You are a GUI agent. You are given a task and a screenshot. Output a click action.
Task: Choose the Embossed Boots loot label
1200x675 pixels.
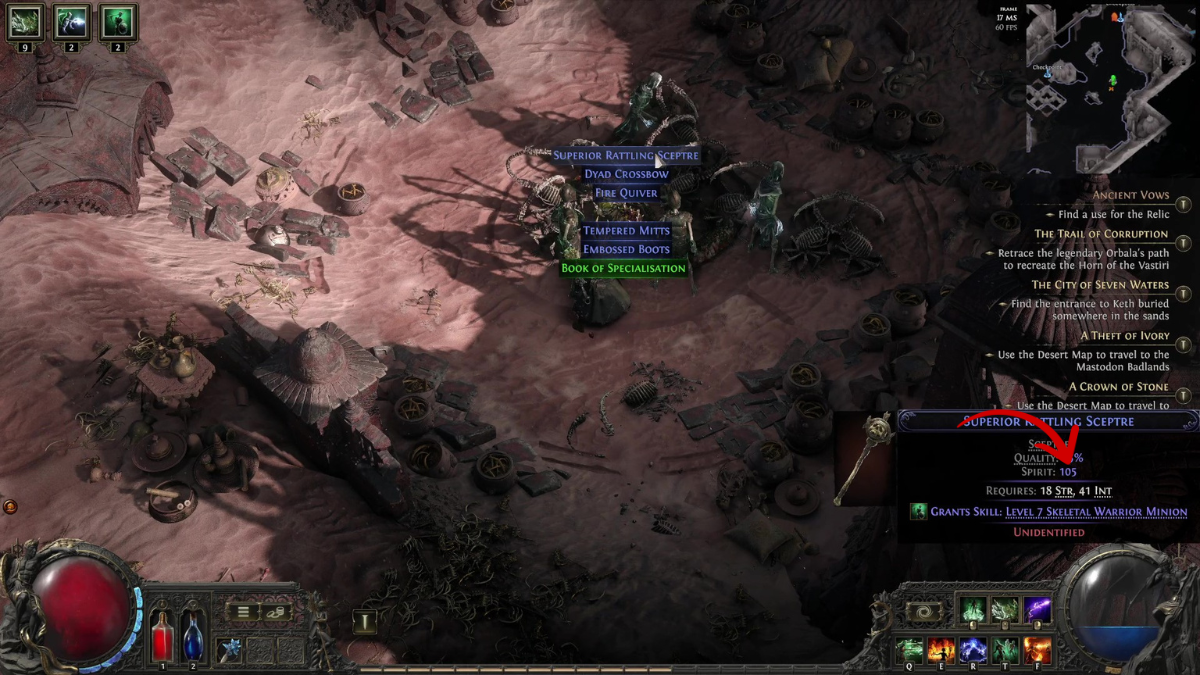click(x=626, y=250)
